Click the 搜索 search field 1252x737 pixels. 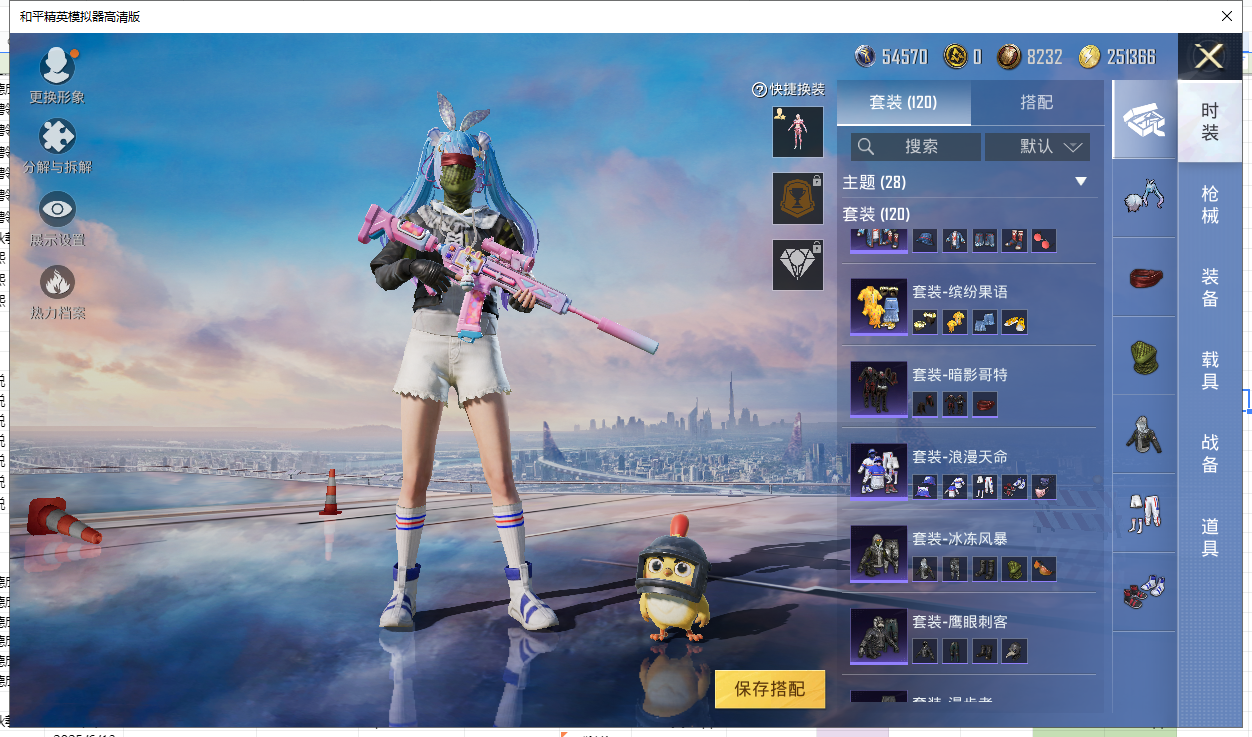(x=915, y=147)
